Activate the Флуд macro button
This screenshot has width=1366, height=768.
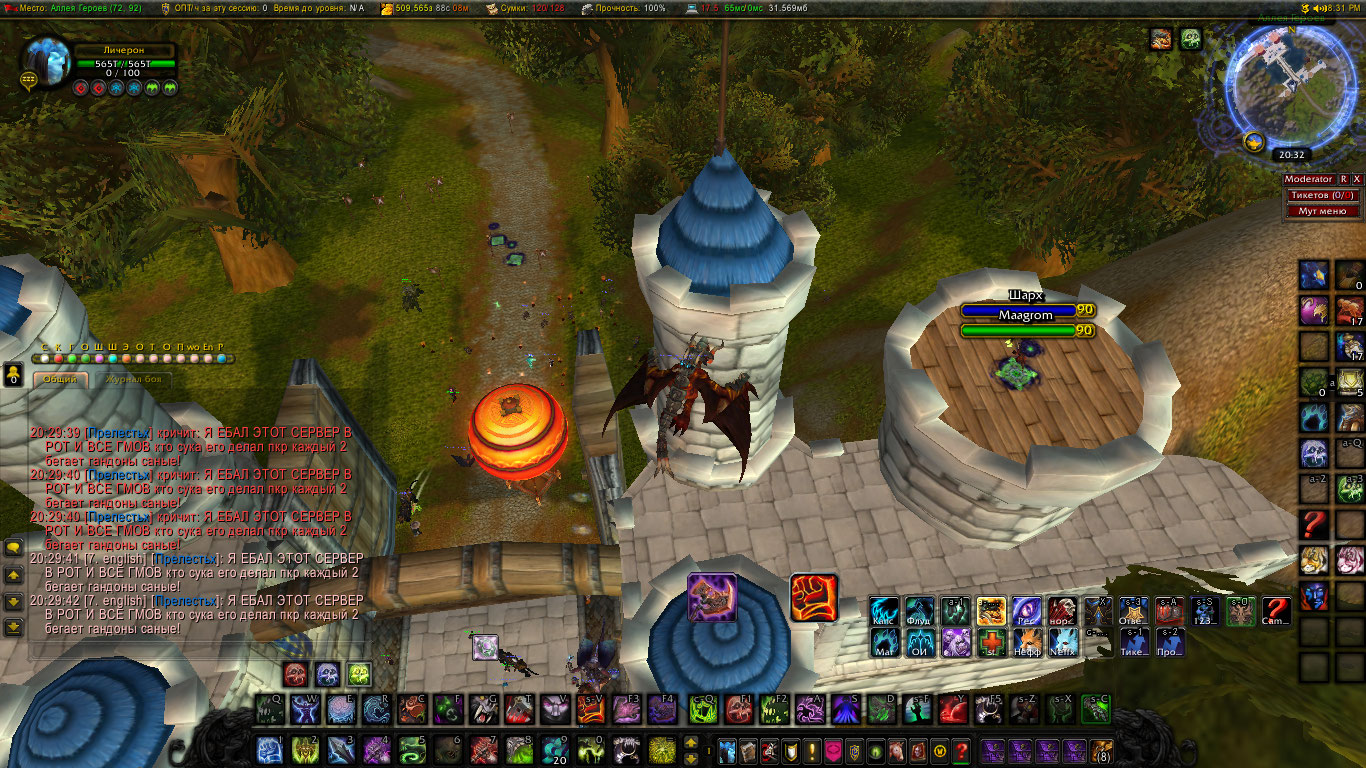click(920, 612)
